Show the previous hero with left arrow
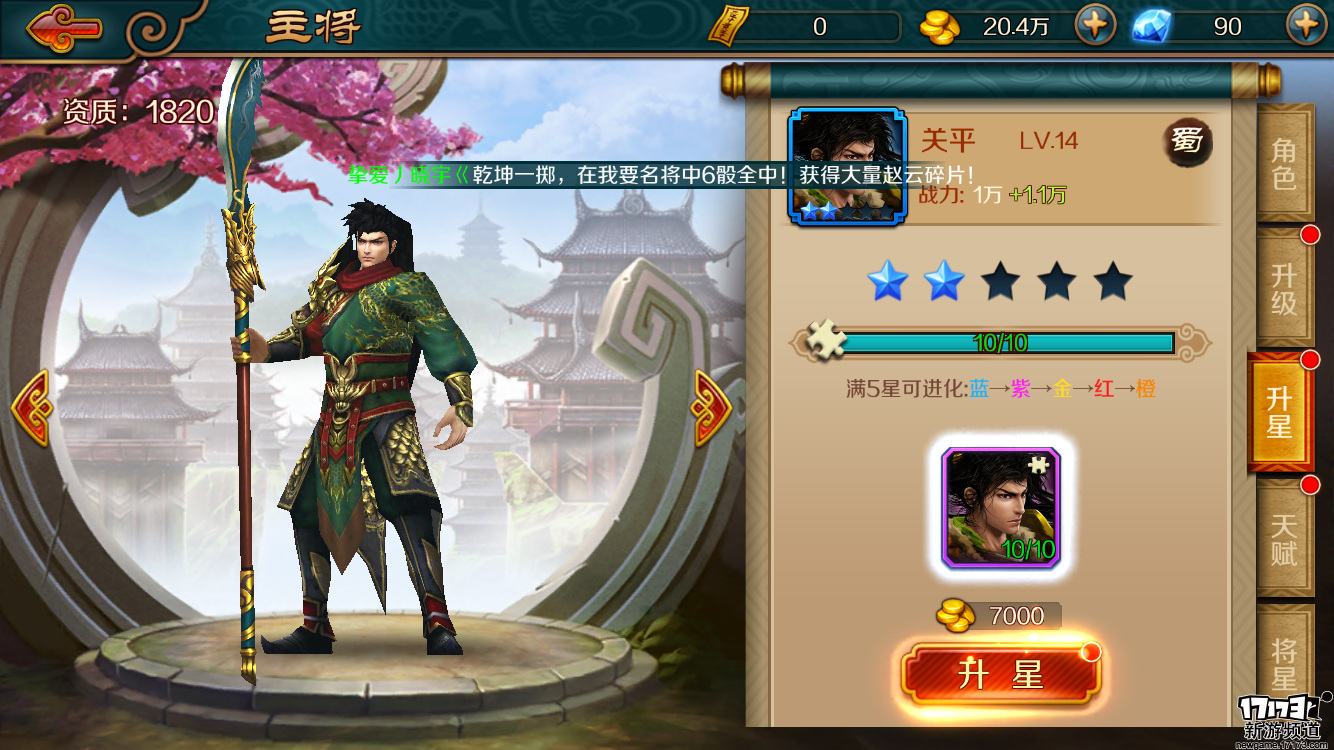Screen dimensions: 1334x750 31,407
